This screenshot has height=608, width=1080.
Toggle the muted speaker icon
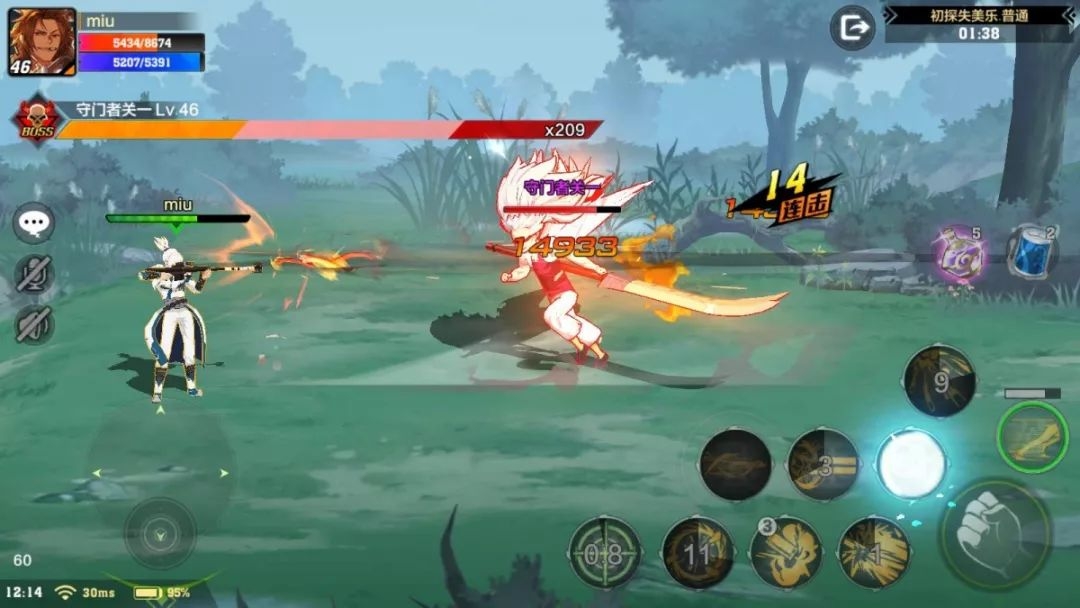point(34,325)
